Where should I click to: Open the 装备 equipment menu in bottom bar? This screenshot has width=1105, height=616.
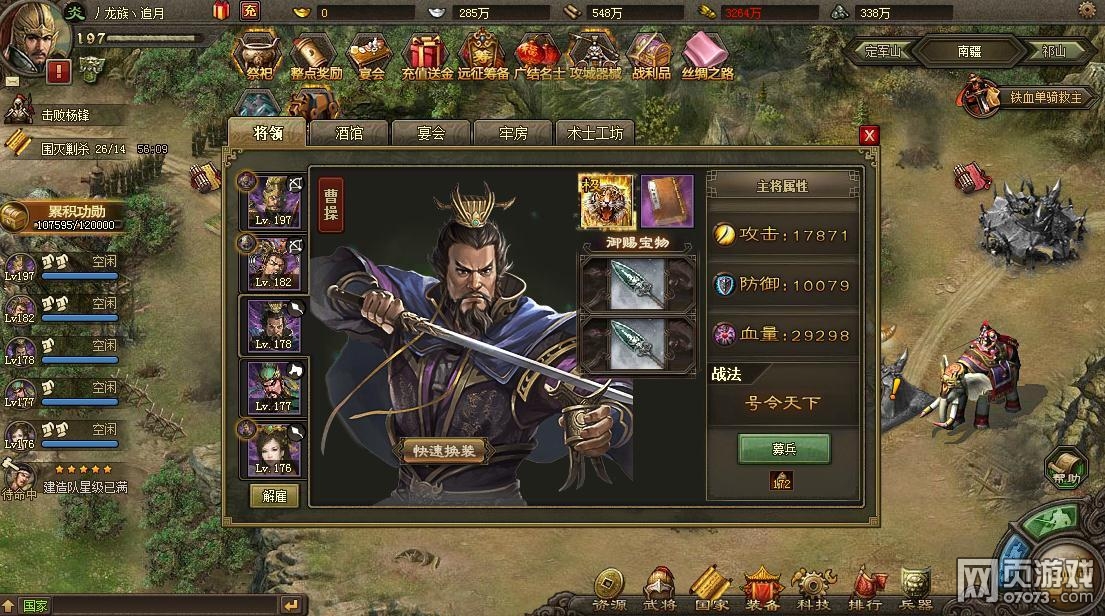pos(764,588)
